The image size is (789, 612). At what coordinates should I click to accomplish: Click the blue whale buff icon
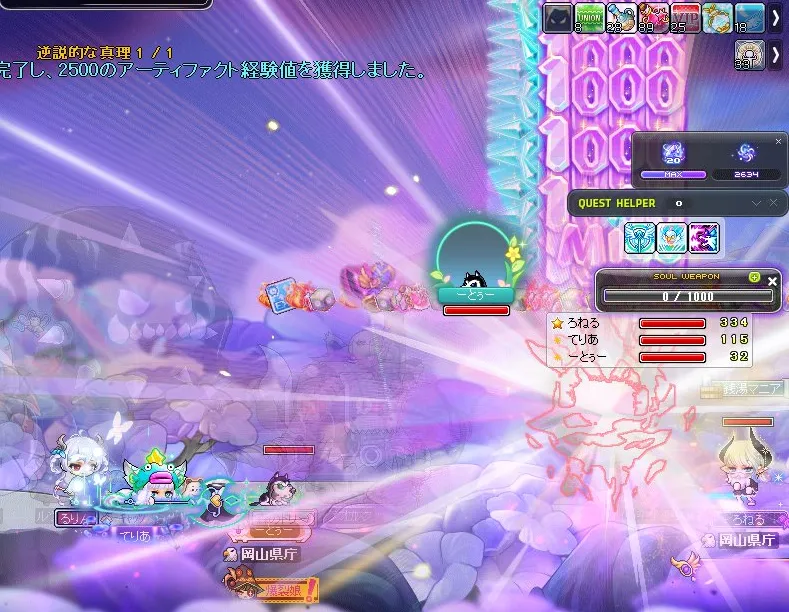[749, 18]
